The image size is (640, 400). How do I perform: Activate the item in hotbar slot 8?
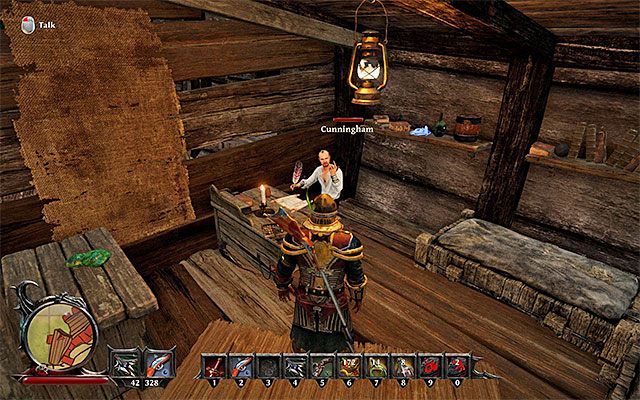[402, 366]
